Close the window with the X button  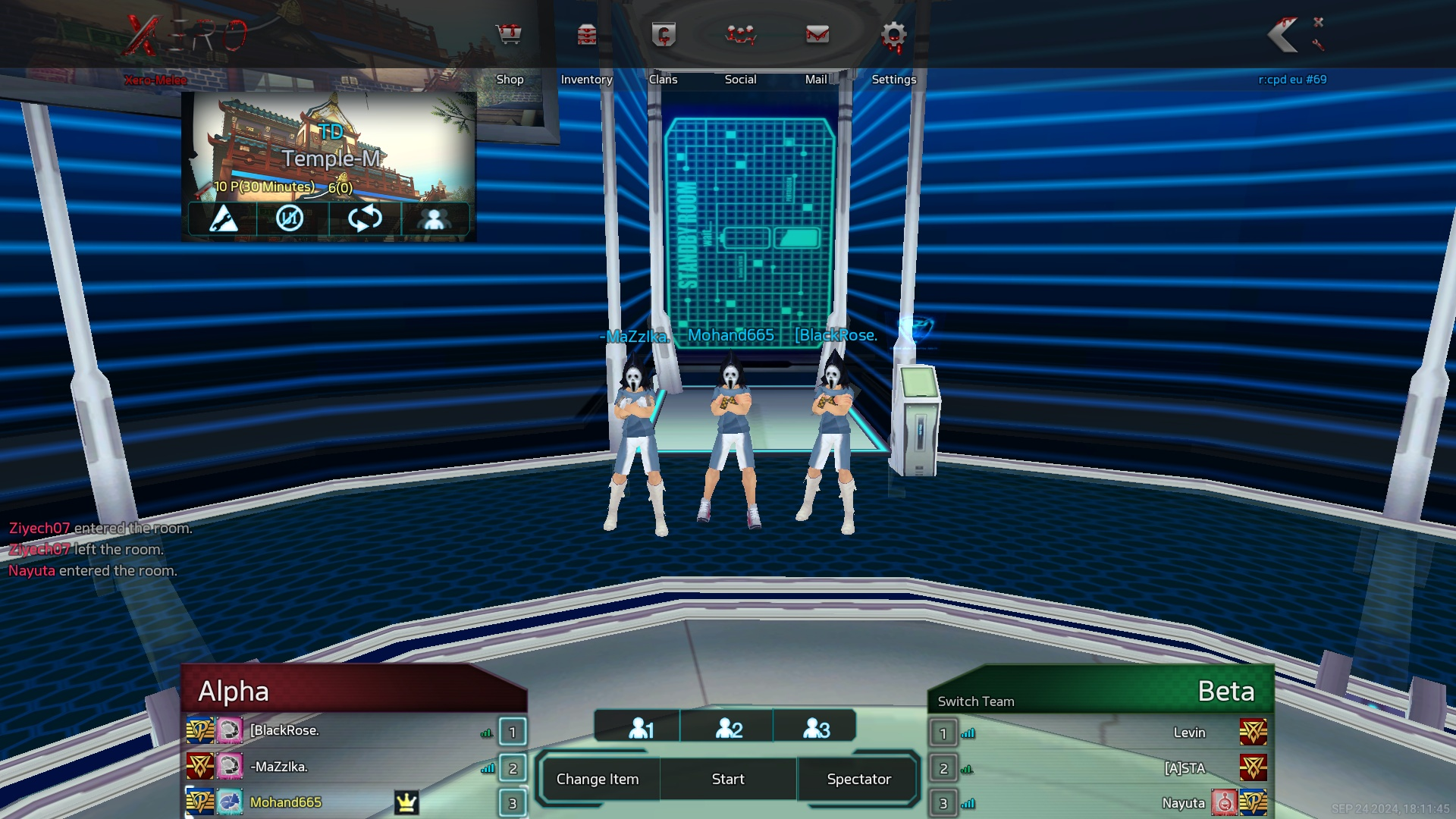point(1319,22)
